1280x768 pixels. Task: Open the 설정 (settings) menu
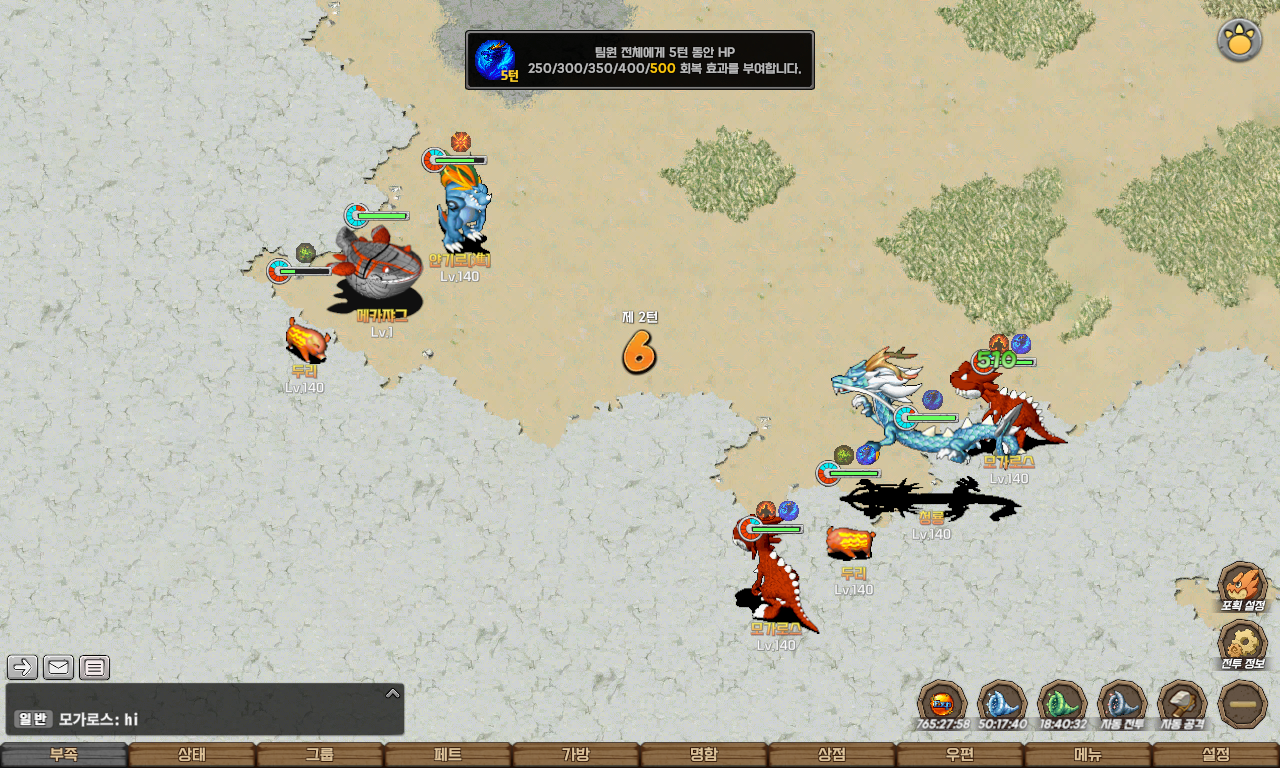pyautogui.click(x=1216, y=755)
